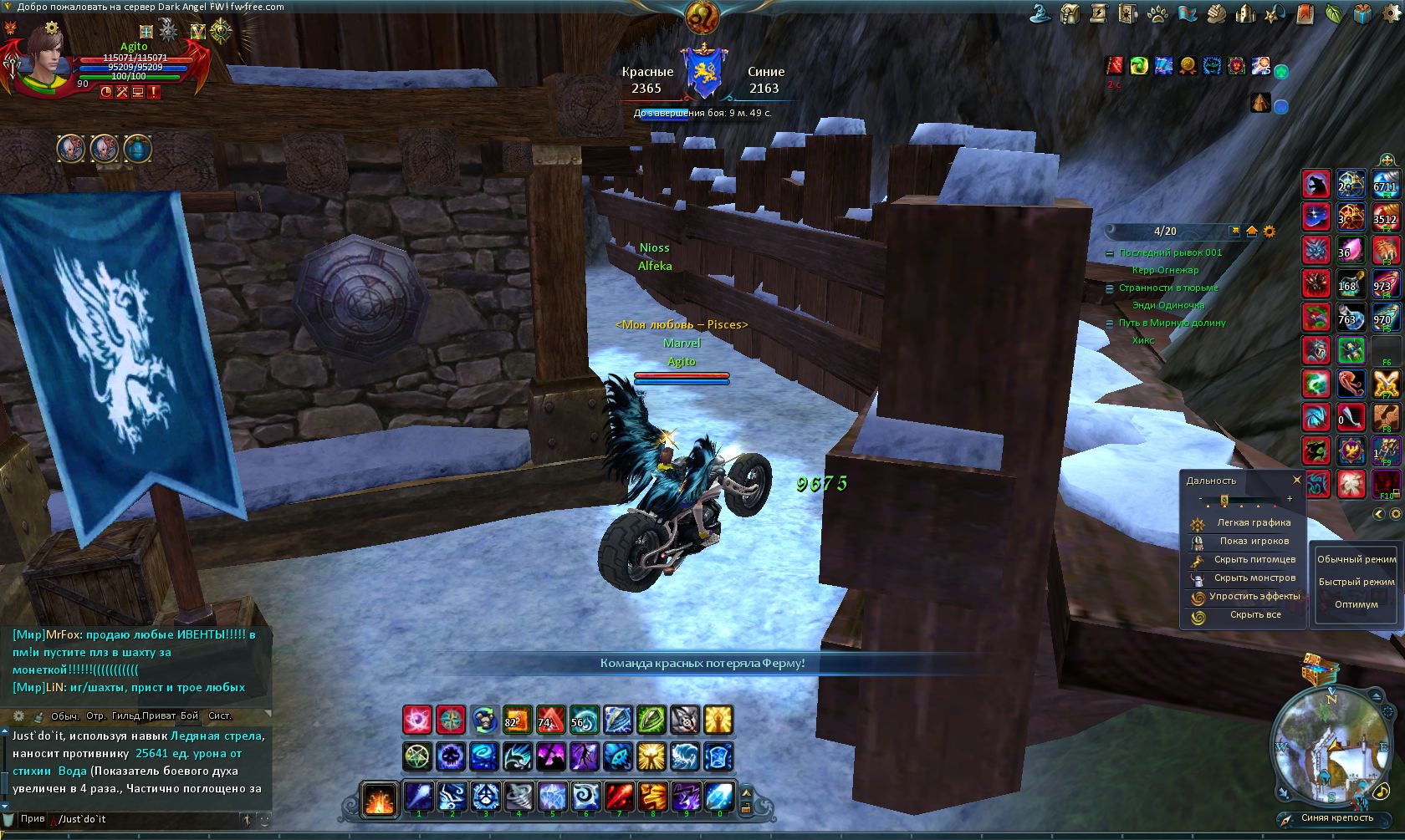The height and width of the screenshot is (840, 1405).
Task: Switch to Быстрый режим mode
Action: click(x=1356, y=582)
